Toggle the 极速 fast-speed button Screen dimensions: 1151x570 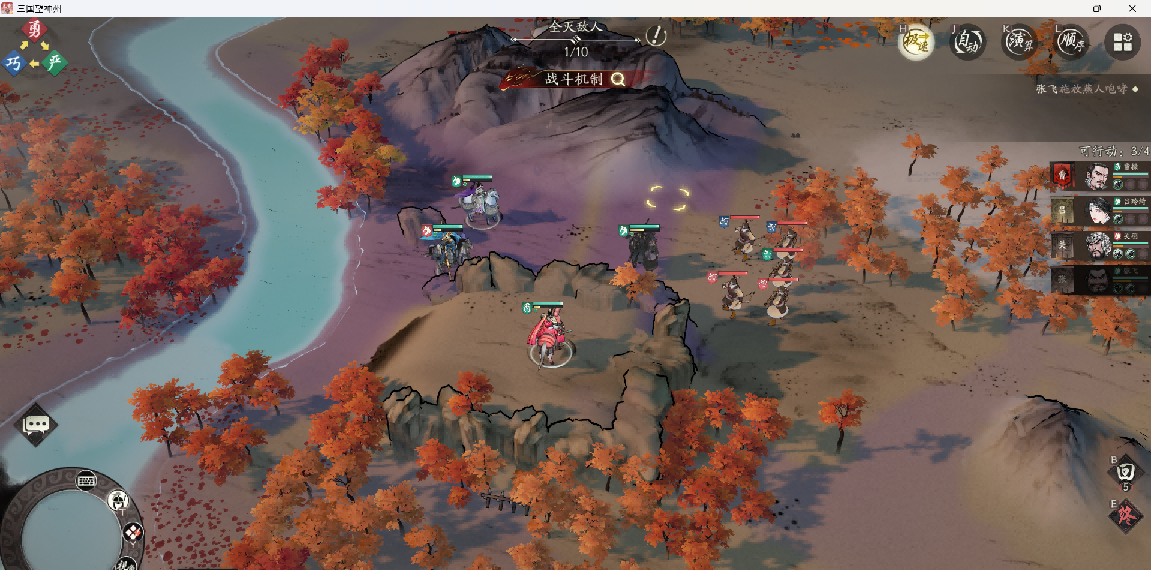coord(915,42)
